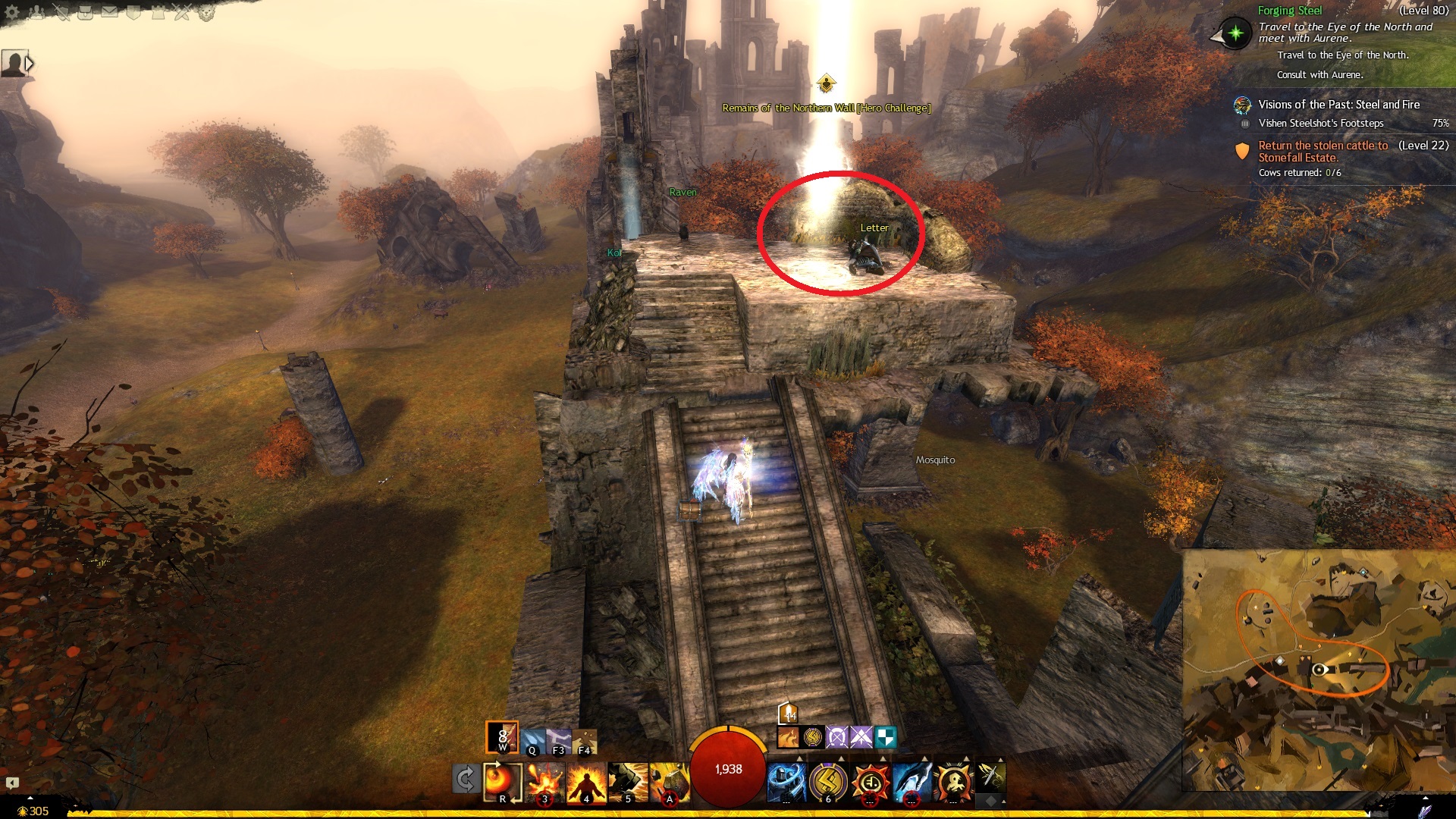
Task: Open the game menu gear icon
Action: click(11, 12)
